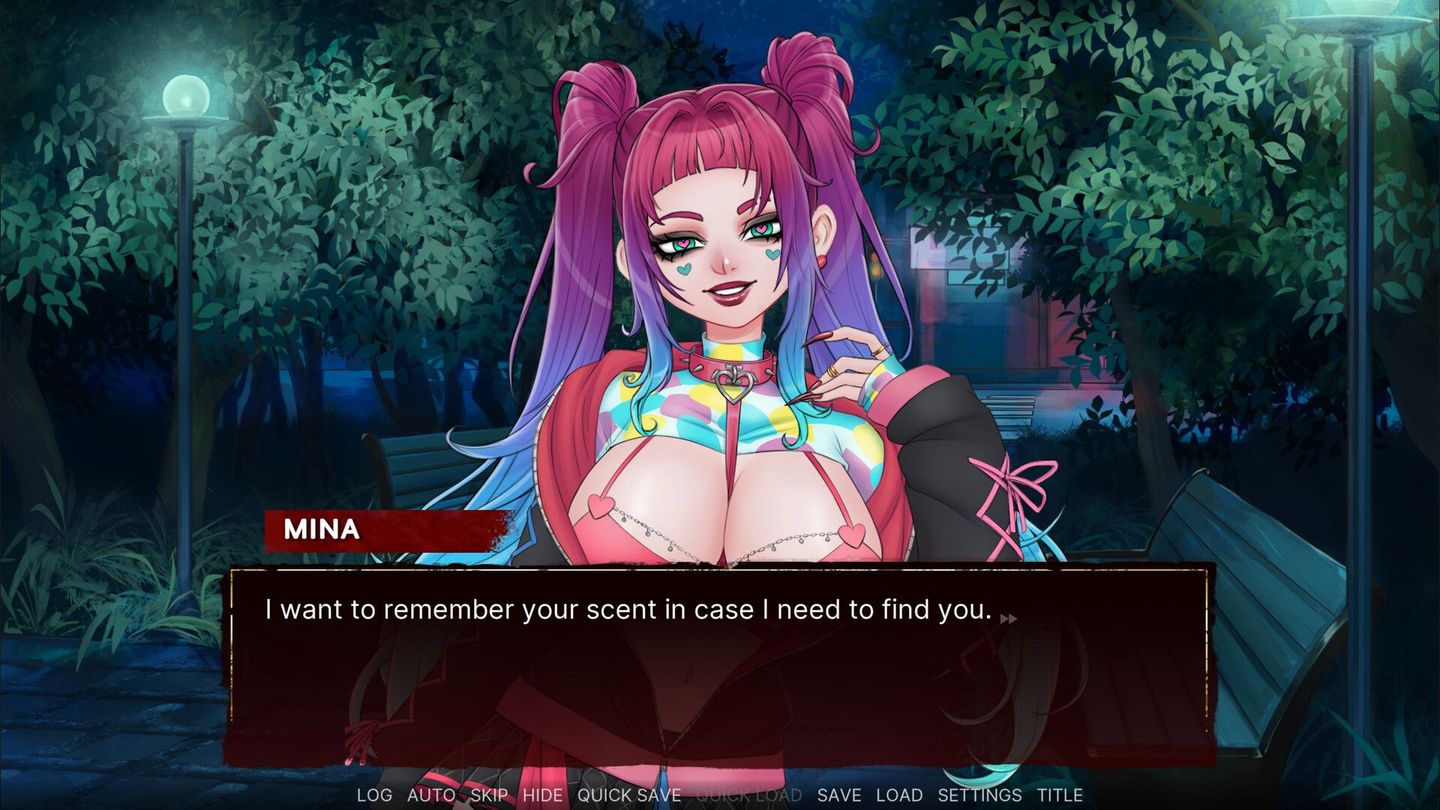Open the SAVE screen
Screen dimensions: 1440x810
point(841,795)
